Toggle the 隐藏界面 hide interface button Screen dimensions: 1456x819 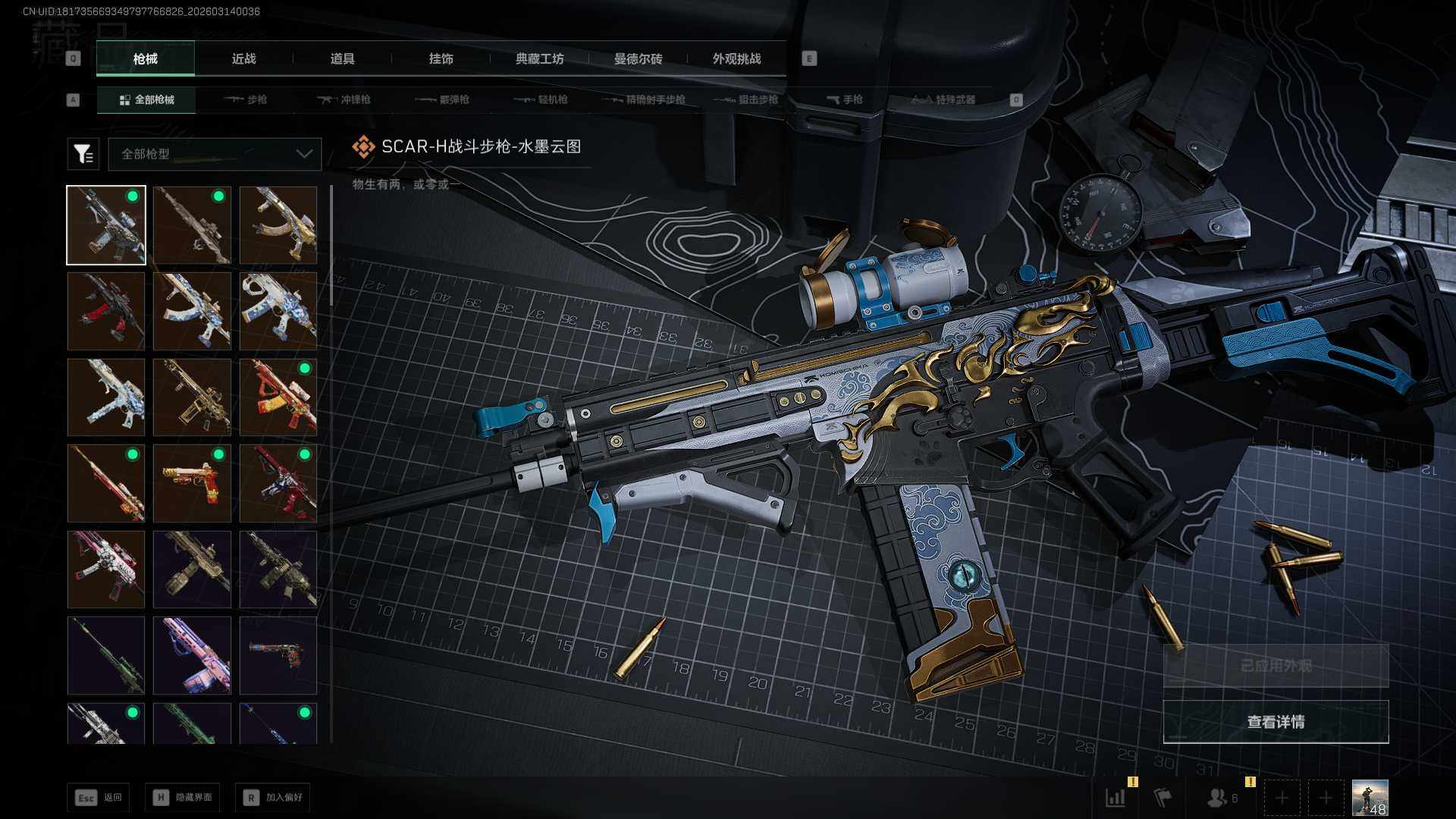coord(182,797)
